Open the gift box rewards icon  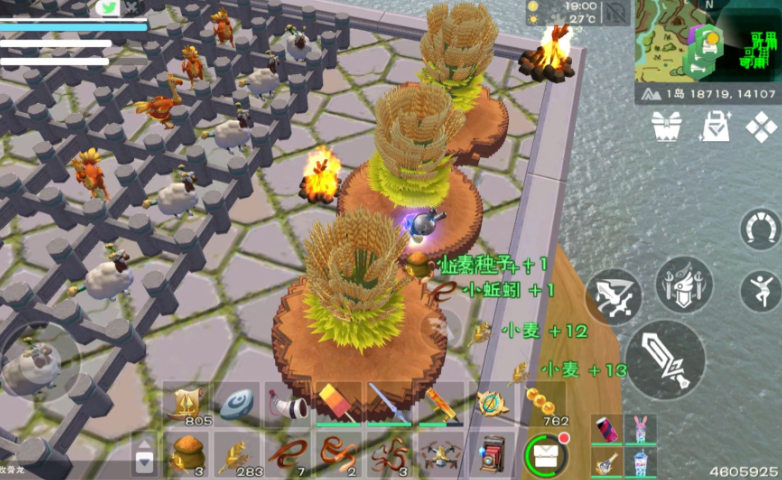pyautogui.click(x=666, y=126)
